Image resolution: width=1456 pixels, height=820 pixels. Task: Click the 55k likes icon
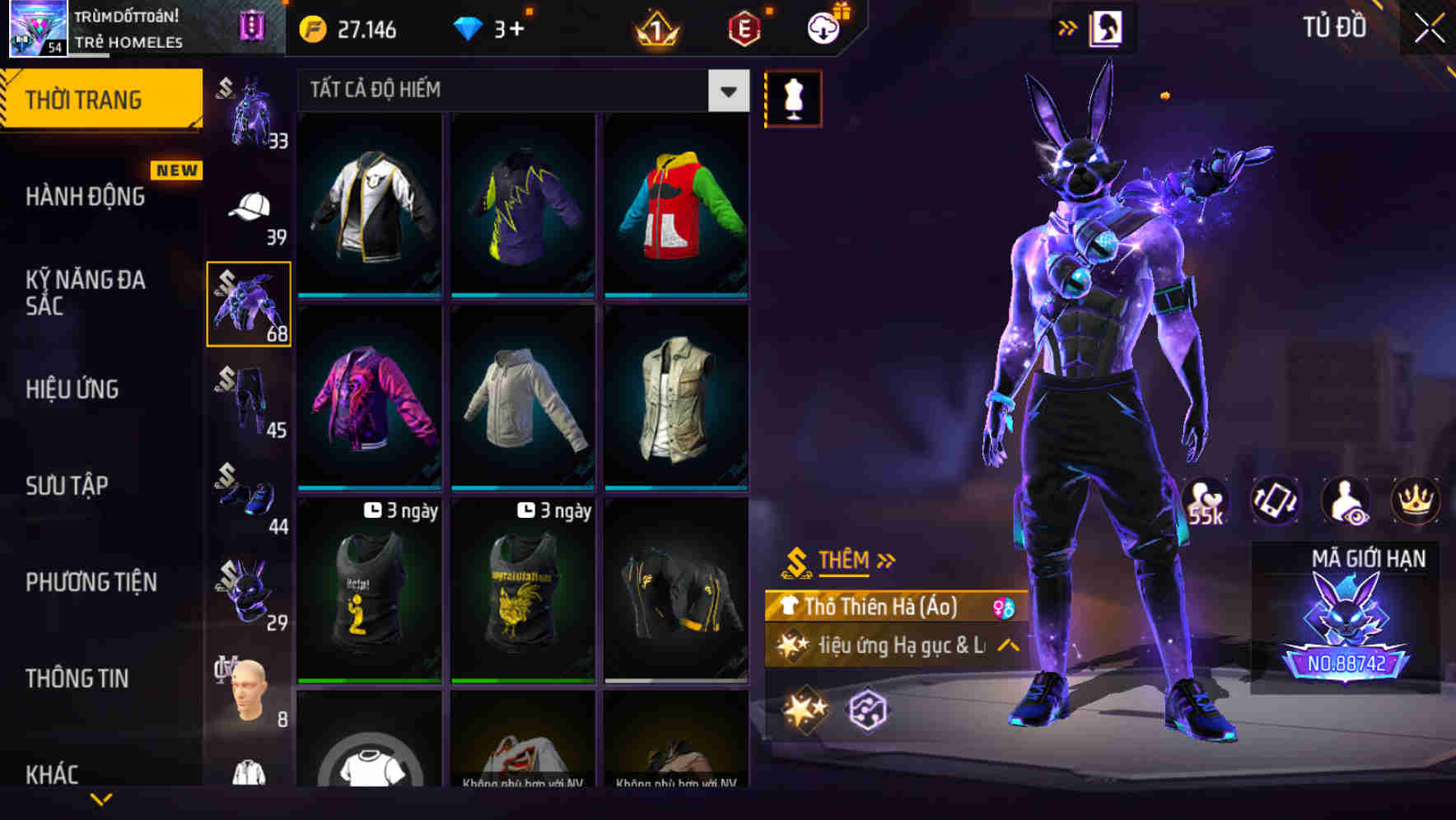[1207, 501]
